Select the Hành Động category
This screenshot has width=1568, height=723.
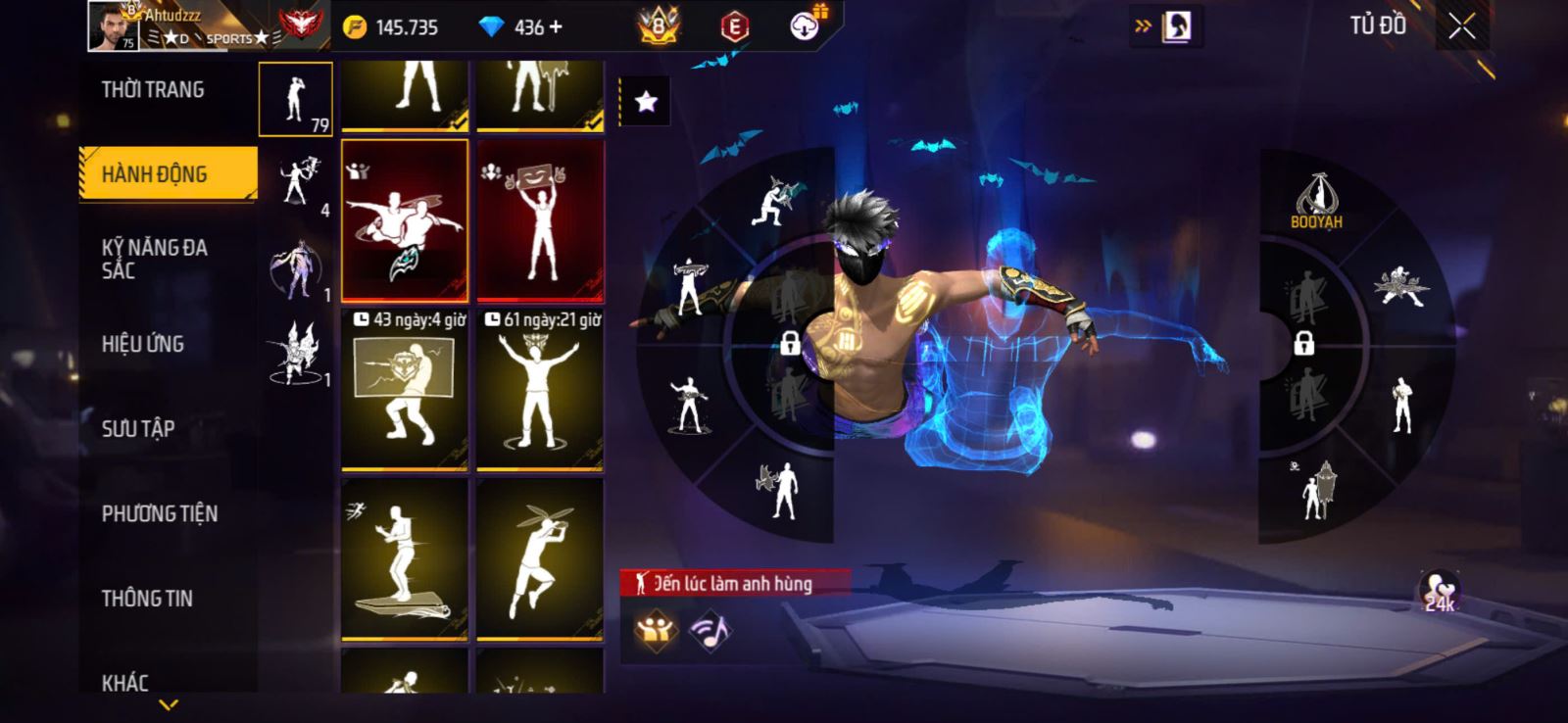tap(157, 174)
